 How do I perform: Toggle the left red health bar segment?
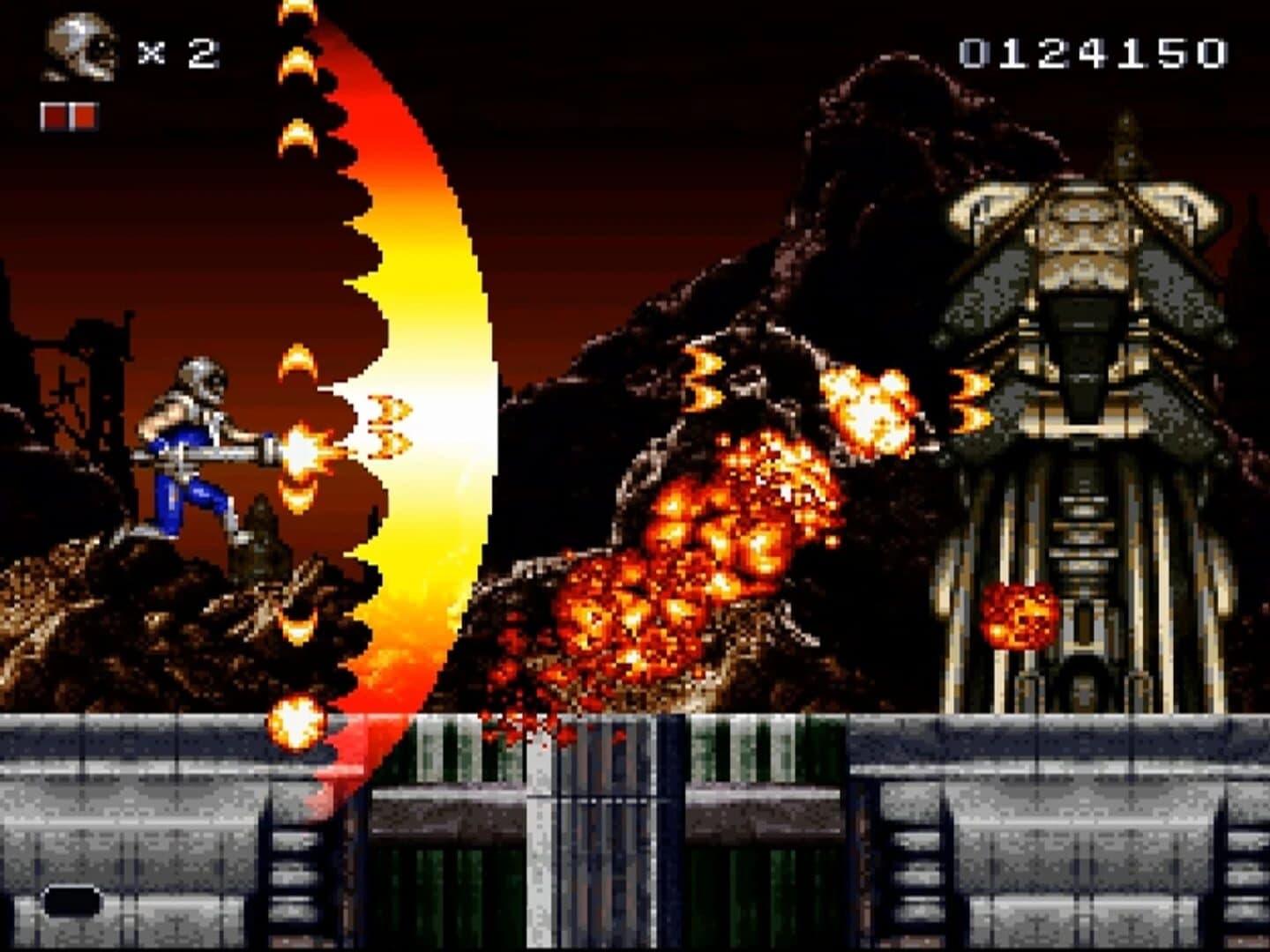(55, 113)
